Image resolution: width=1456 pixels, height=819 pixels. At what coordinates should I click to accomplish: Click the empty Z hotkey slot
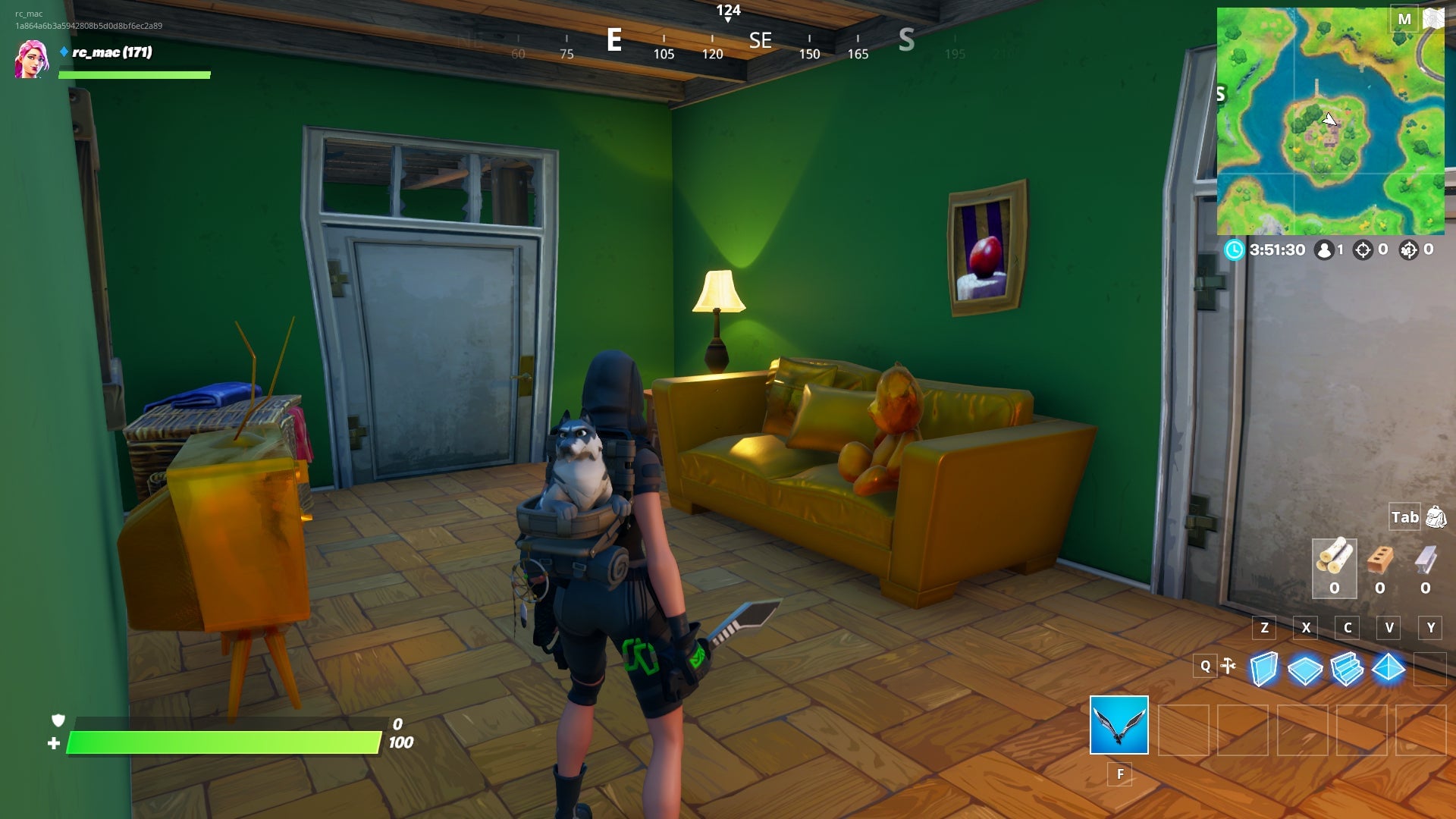coord(1264,628)
